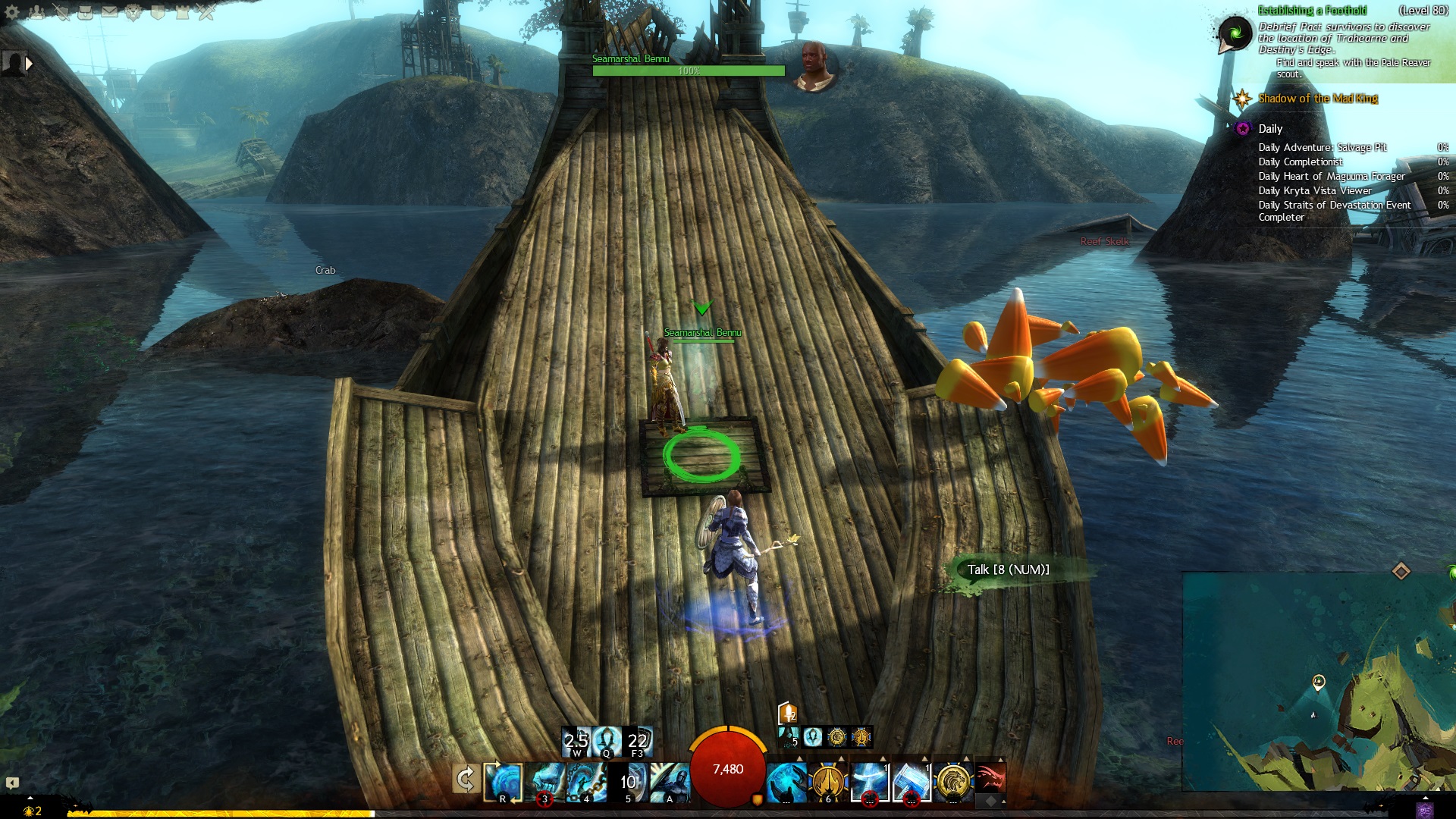Activate the glowing blue hammer utility skill
Viewport: 1456px width, 819px height.
[x=911, y=782]
